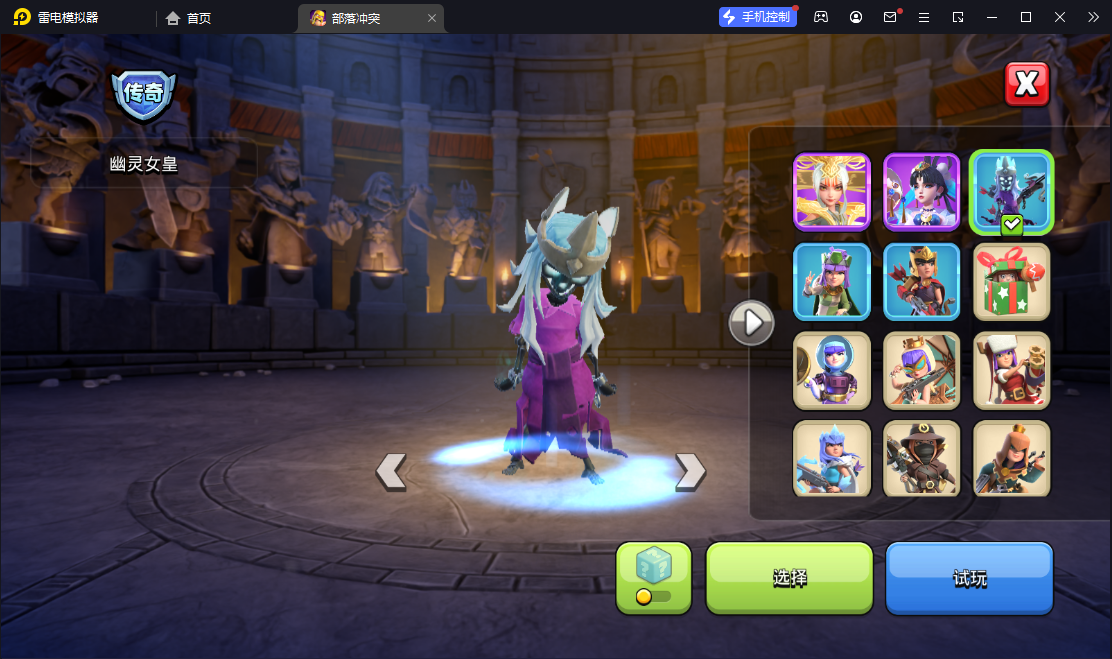
Task: Pick the green-hooded archer queen skin
Action: (x=832, y=281)
